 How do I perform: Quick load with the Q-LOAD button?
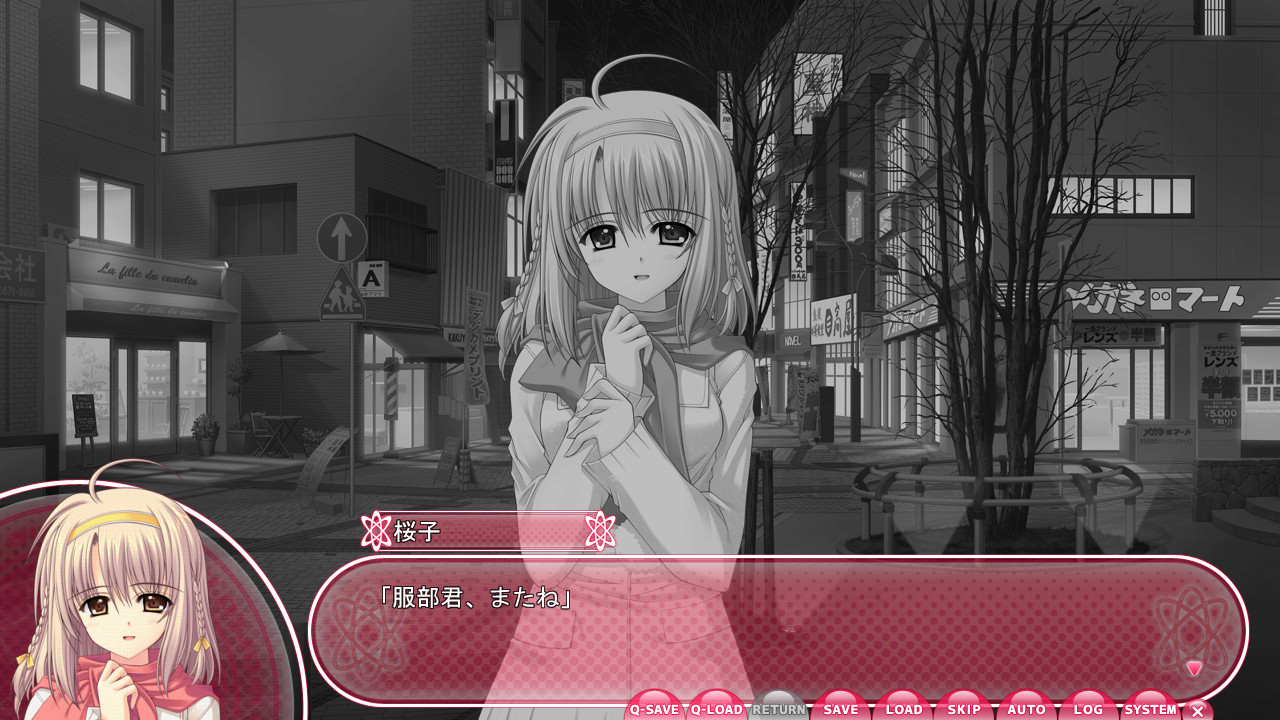(x=717, y=708)
